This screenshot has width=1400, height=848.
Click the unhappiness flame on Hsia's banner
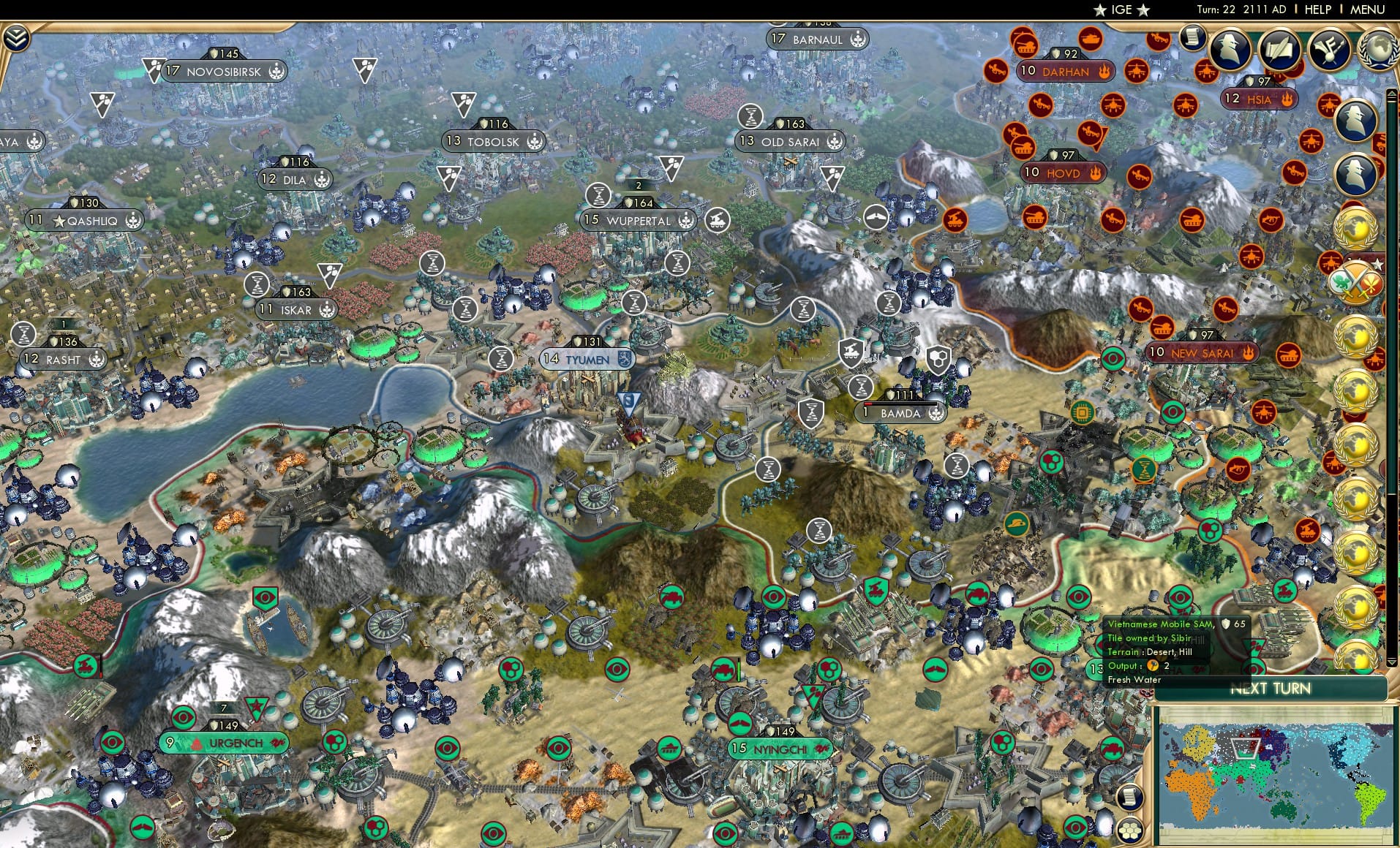coord(1287,100)
